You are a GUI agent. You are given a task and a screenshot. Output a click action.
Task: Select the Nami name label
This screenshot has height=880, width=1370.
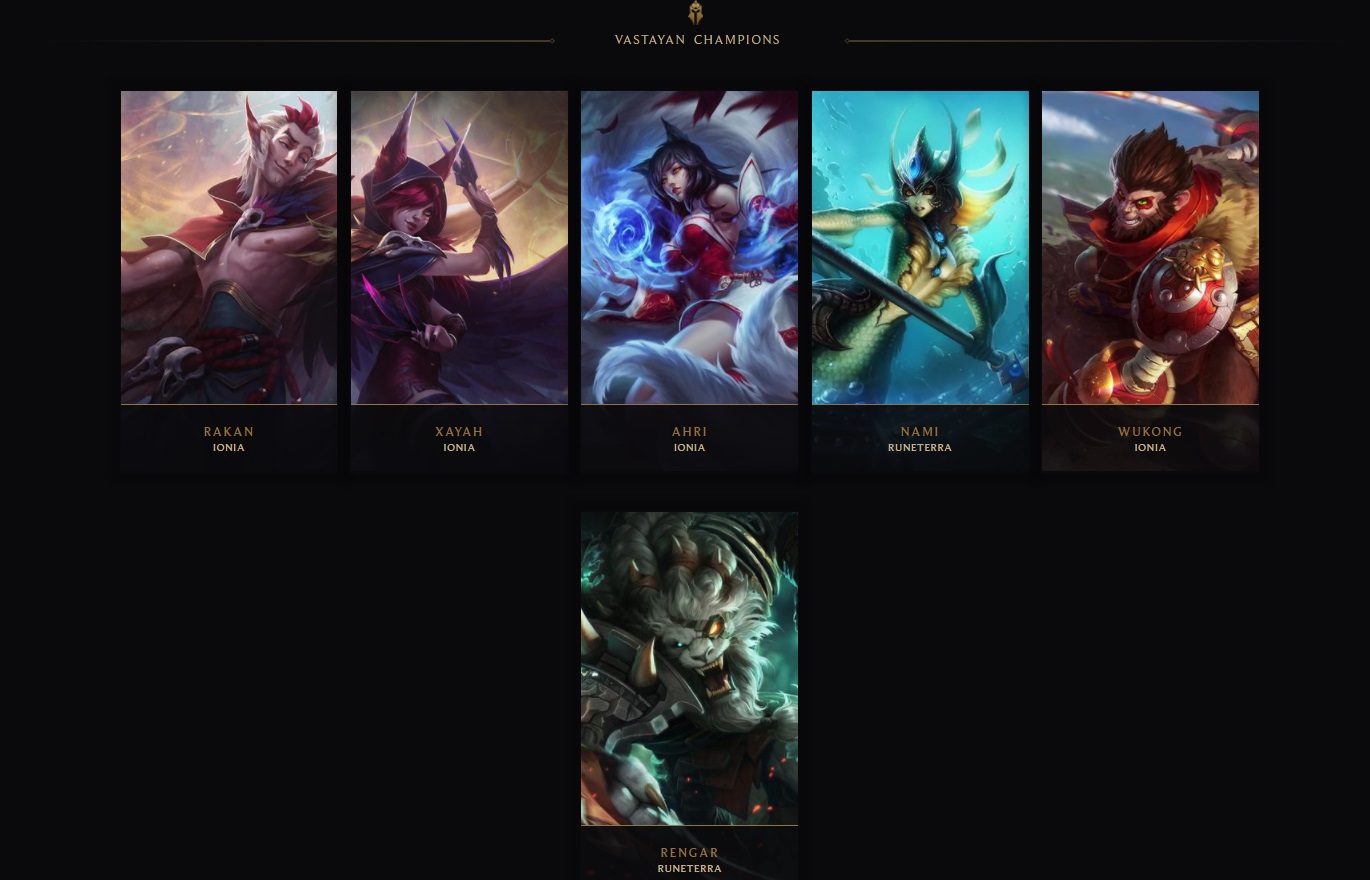(x=920, y=431)
